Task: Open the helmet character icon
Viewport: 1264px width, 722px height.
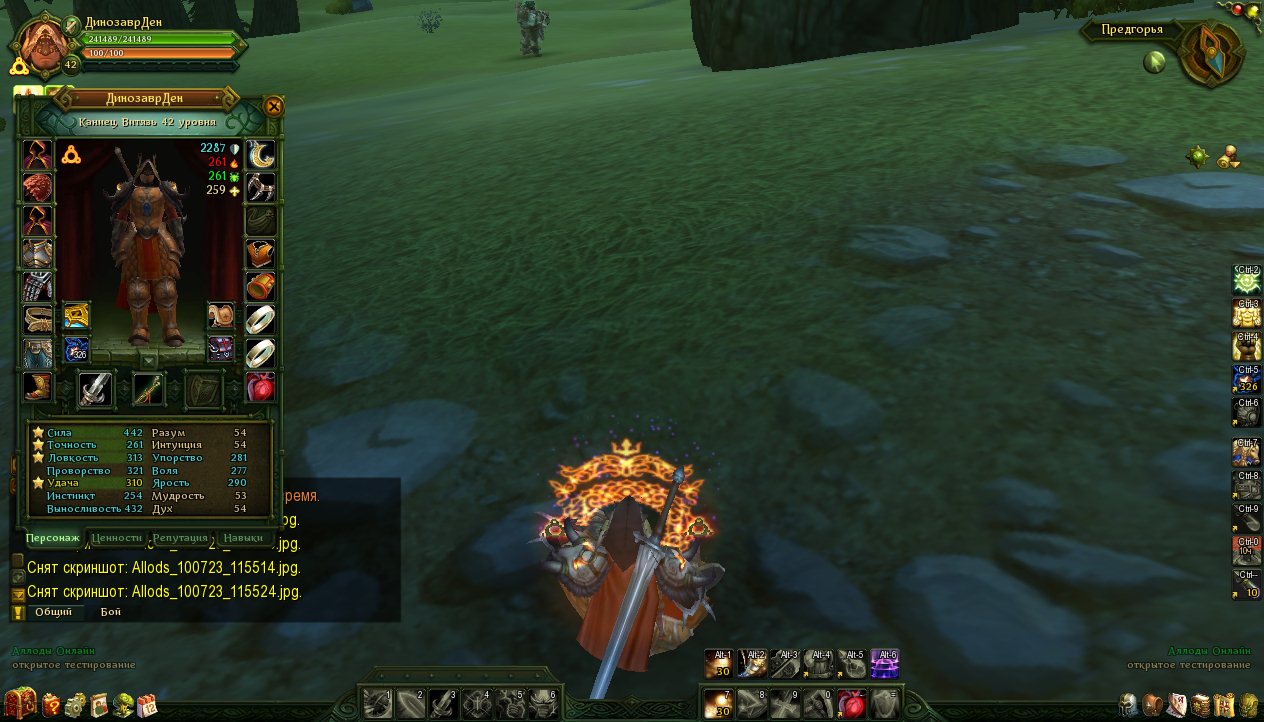Action: (x=1129, y=704)
